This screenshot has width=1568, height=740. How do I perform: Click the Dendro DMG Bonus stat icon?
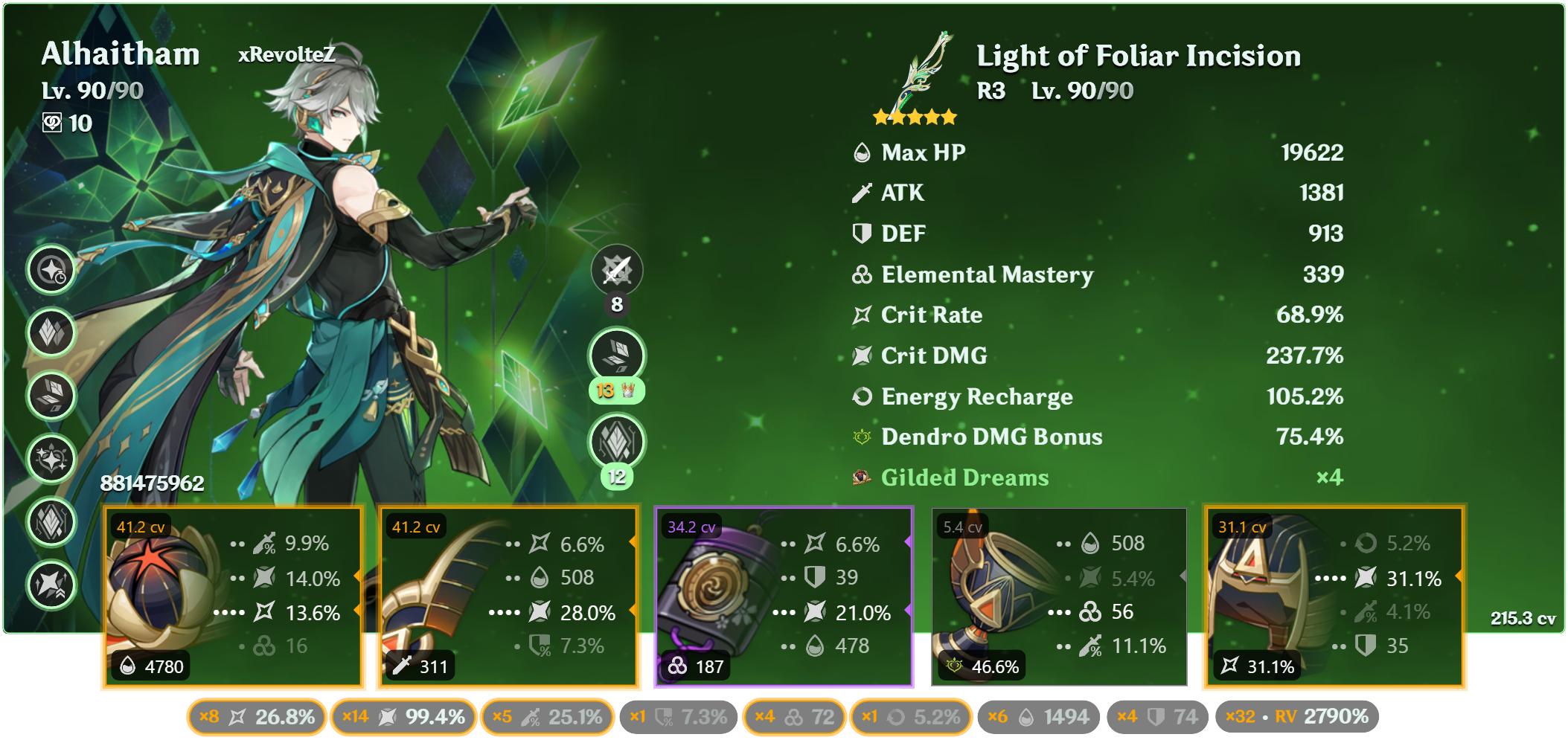862,437
